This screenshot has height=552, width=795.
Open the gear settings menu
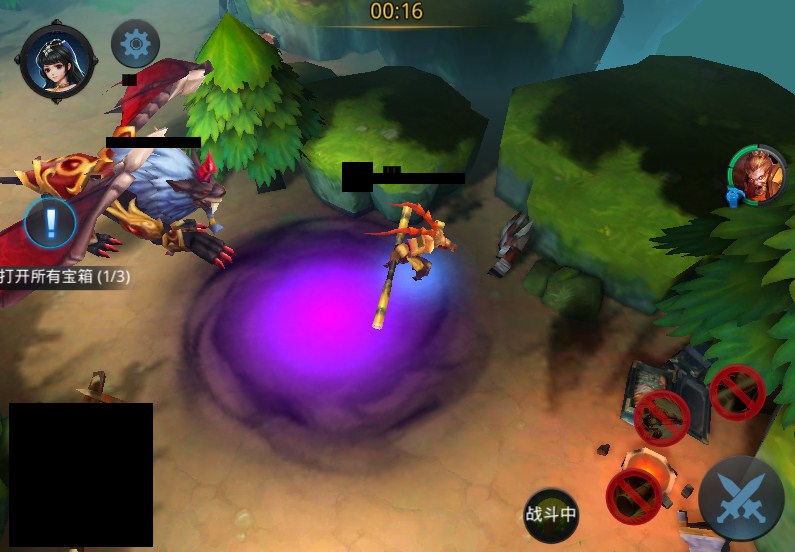(x=135, y=44)
